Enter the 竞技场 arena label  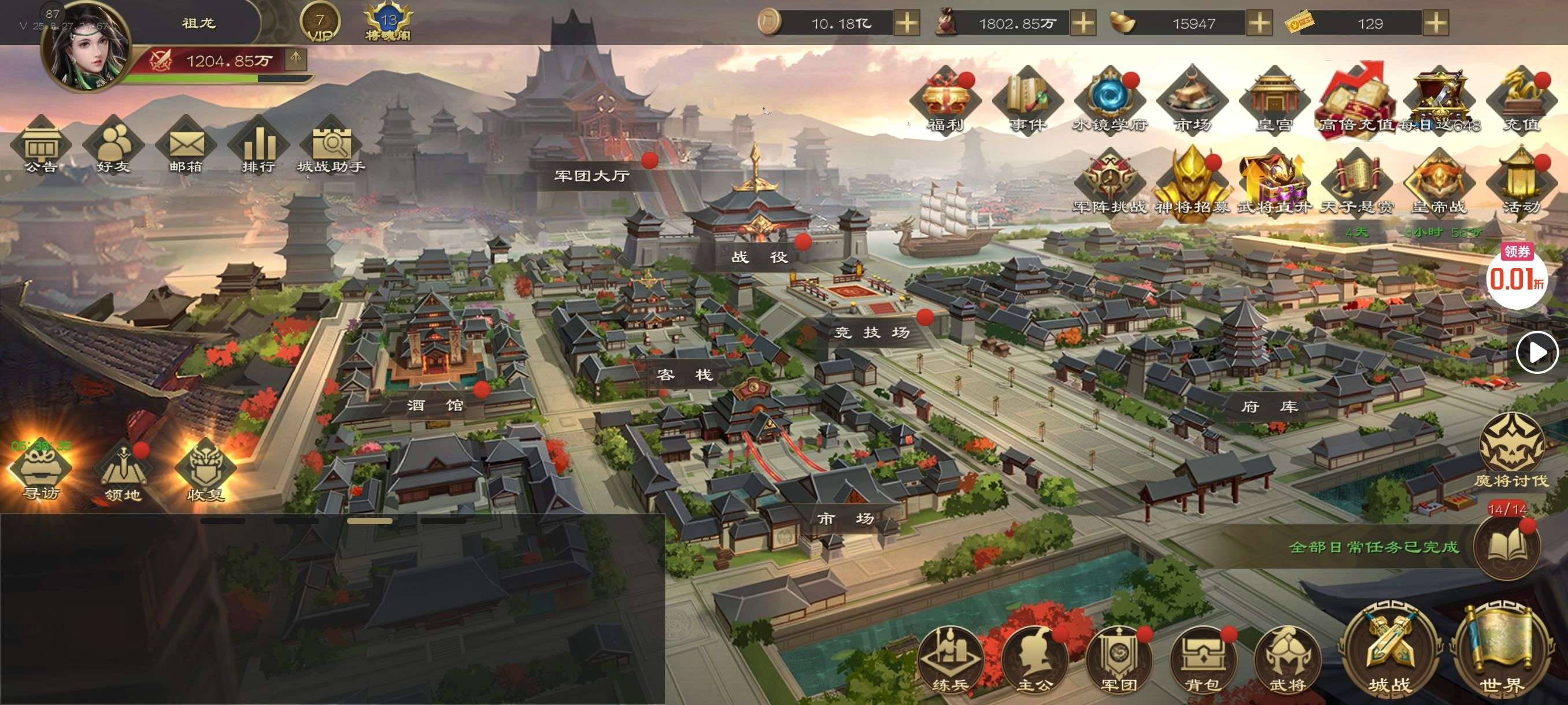[x=872, y=332]
